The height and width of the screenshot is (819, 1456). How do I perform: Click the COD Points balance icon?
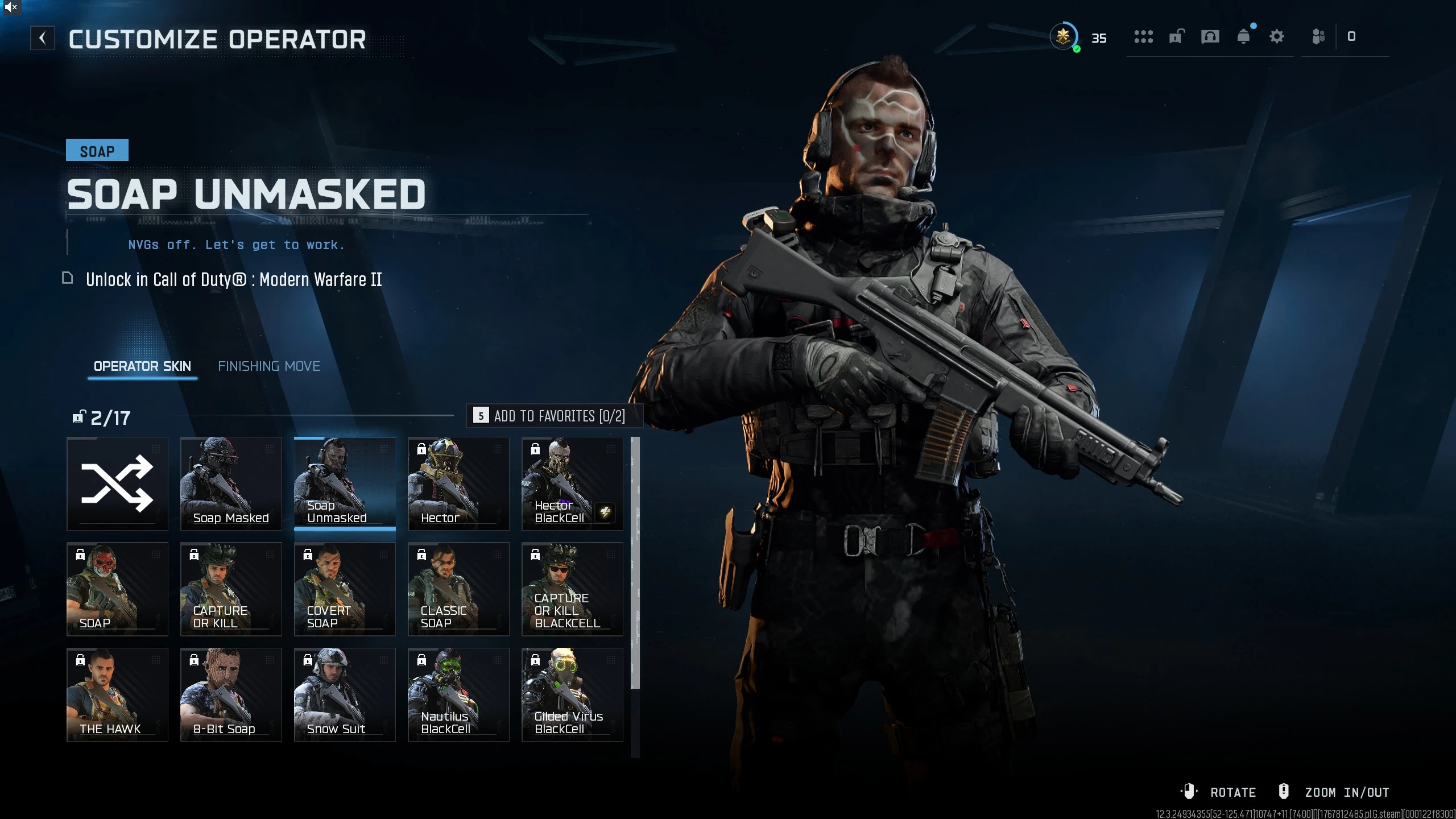1351,36
